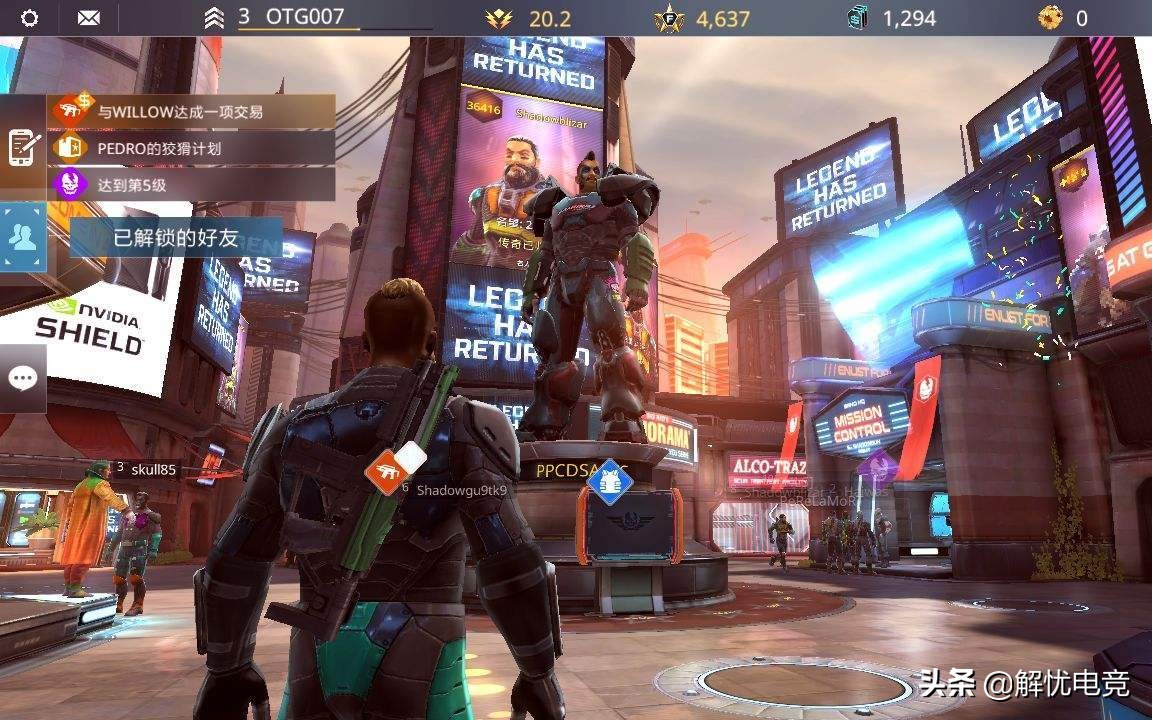The image size is (1152, 720).
Task: Click the orange emblem currency showing 0
Action: (x=1050, y=18)
